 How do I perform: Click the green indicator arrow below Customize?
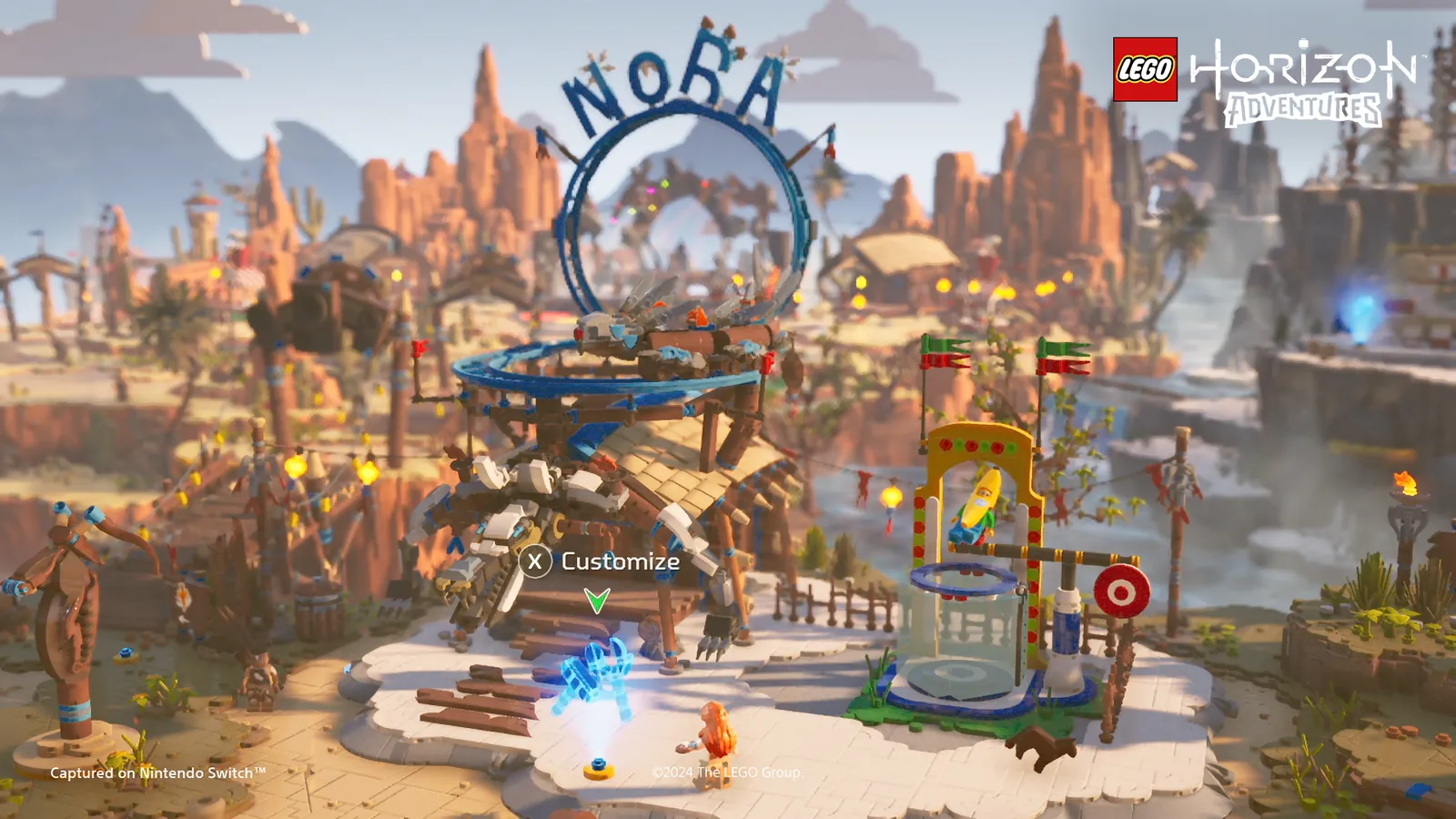pos(599,601)
